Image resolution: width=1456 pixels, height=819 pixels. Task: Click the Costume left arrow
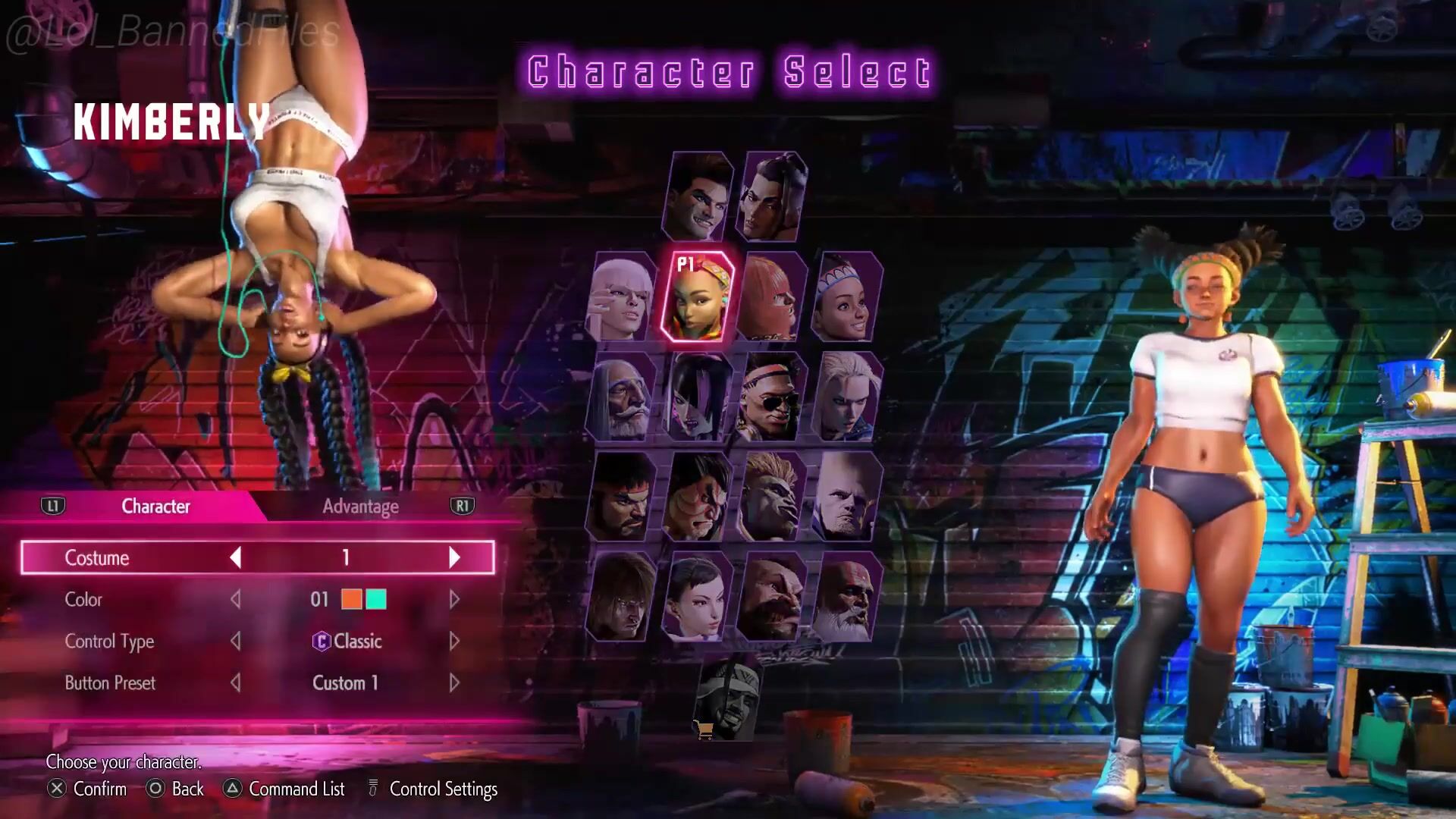coord(236,558)
